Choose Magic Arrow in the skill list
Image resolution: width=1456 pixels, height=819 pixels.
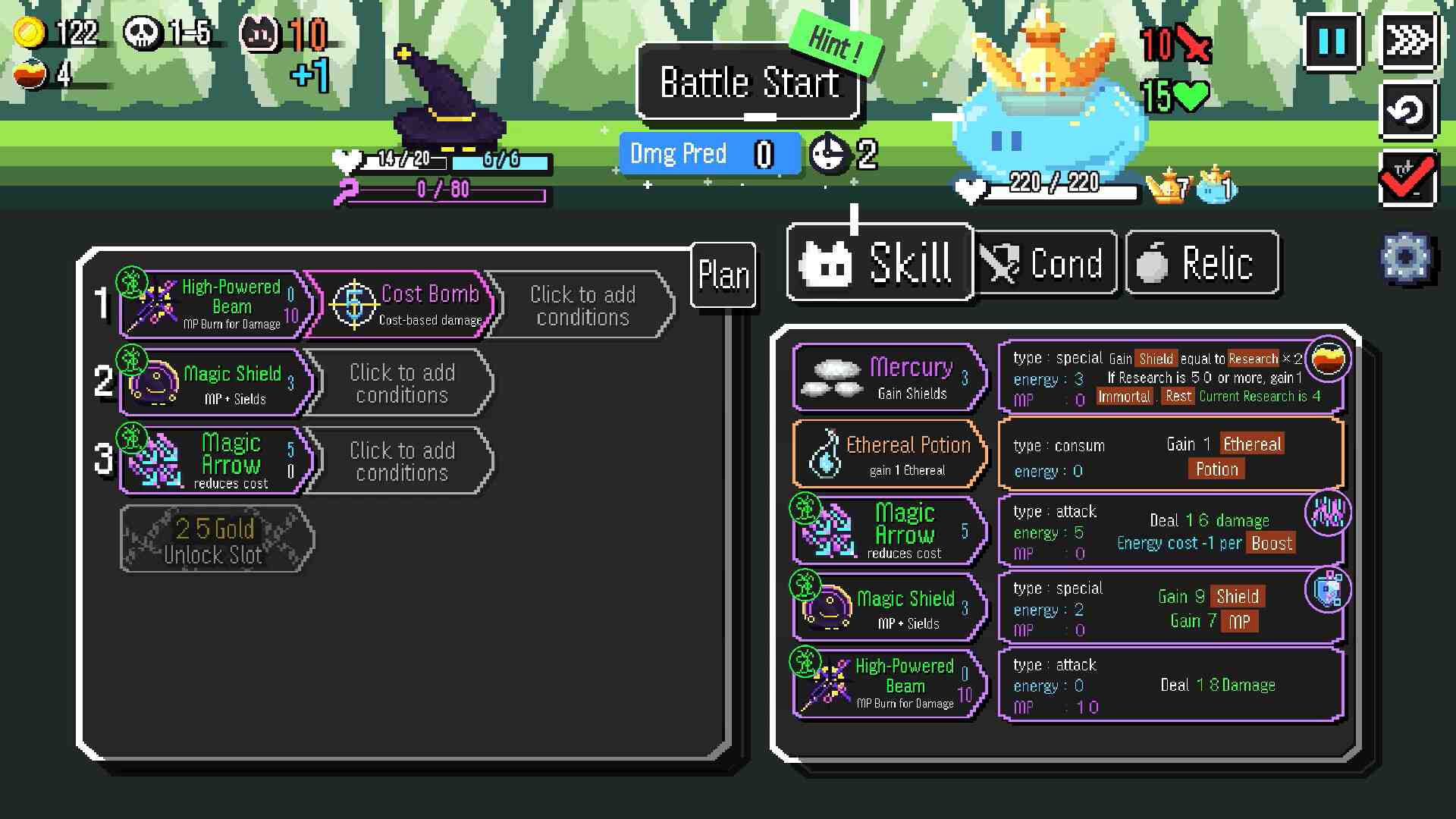[890, 531]
